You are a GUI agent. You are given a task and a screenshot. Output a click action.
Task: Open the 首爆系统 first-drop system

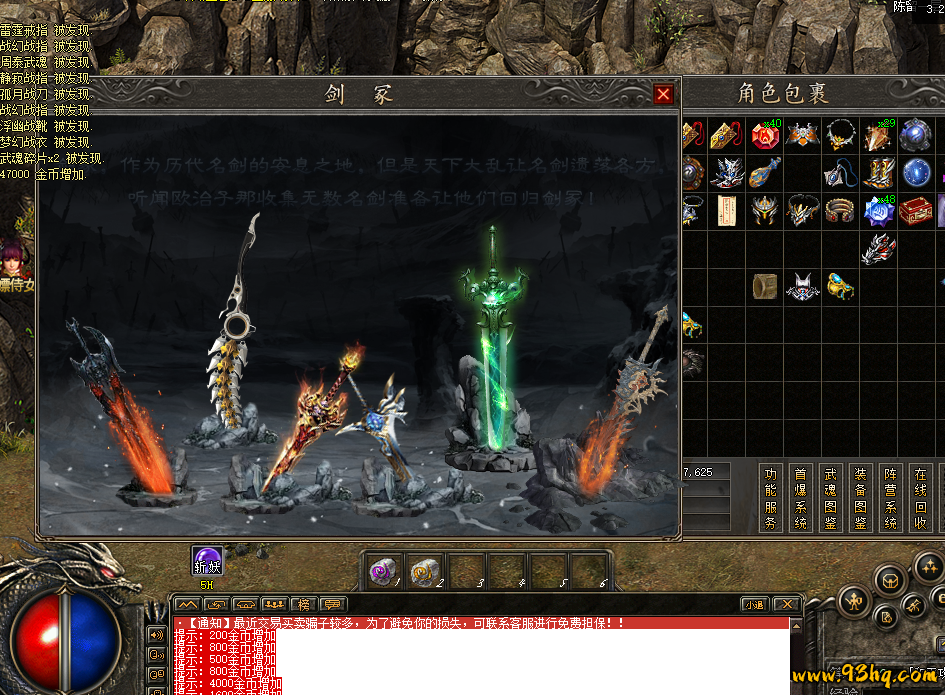point(800,497)
